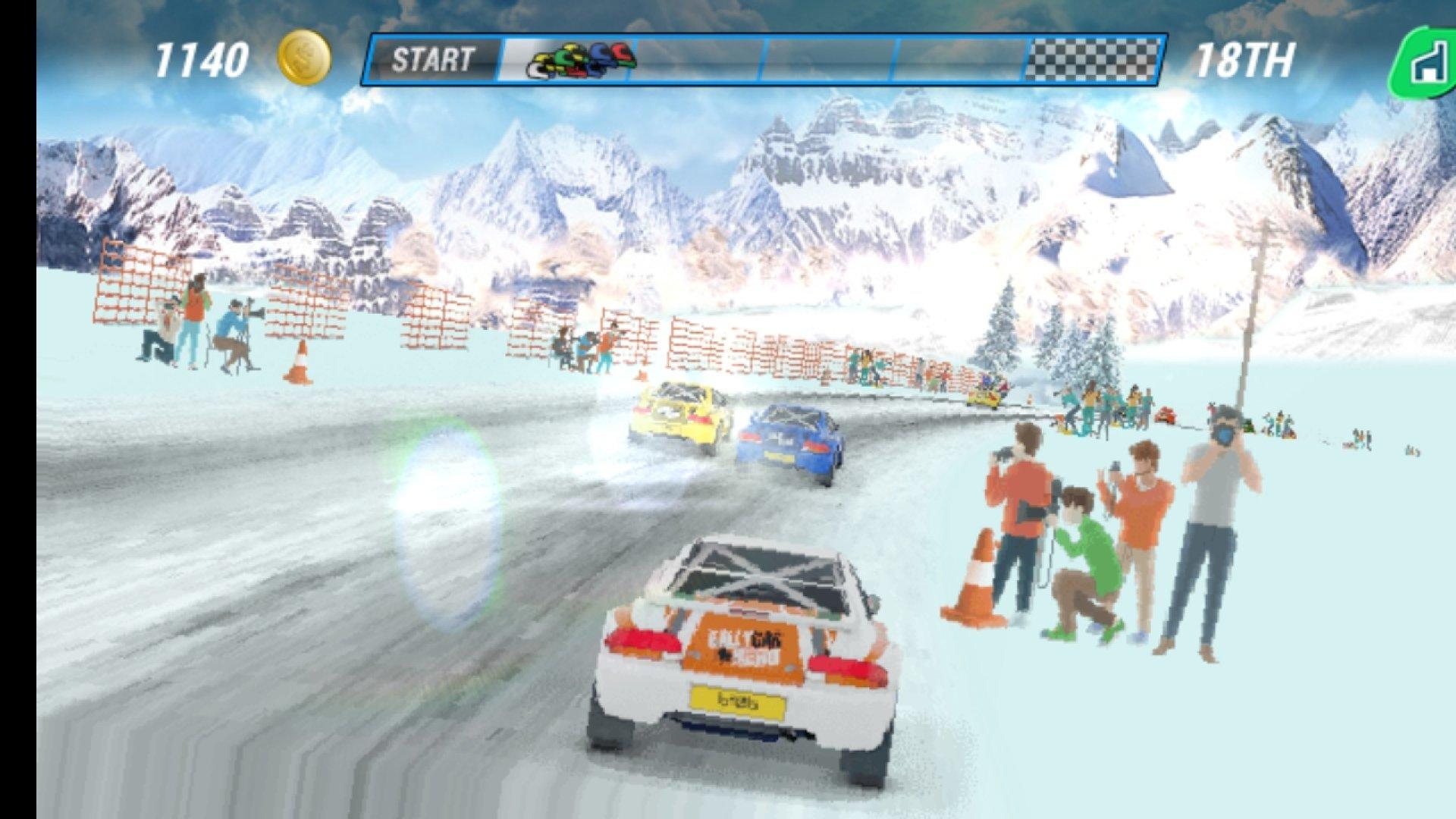Select the yellow rally car ahead
The height and width of the screenshot is (819, 1456).
click(679, 413)
